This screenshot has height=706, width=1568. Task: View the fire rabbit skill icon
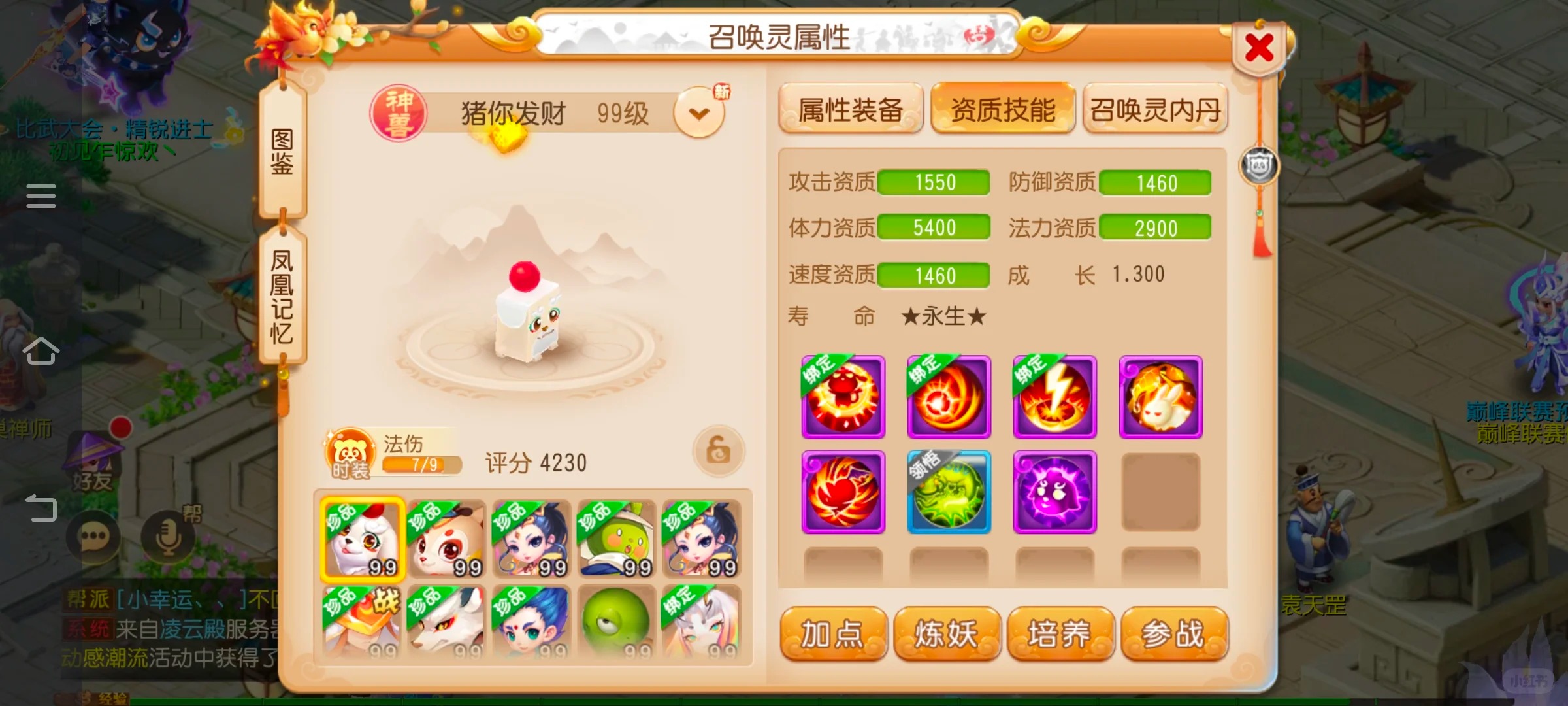[x=1160, y=397]
